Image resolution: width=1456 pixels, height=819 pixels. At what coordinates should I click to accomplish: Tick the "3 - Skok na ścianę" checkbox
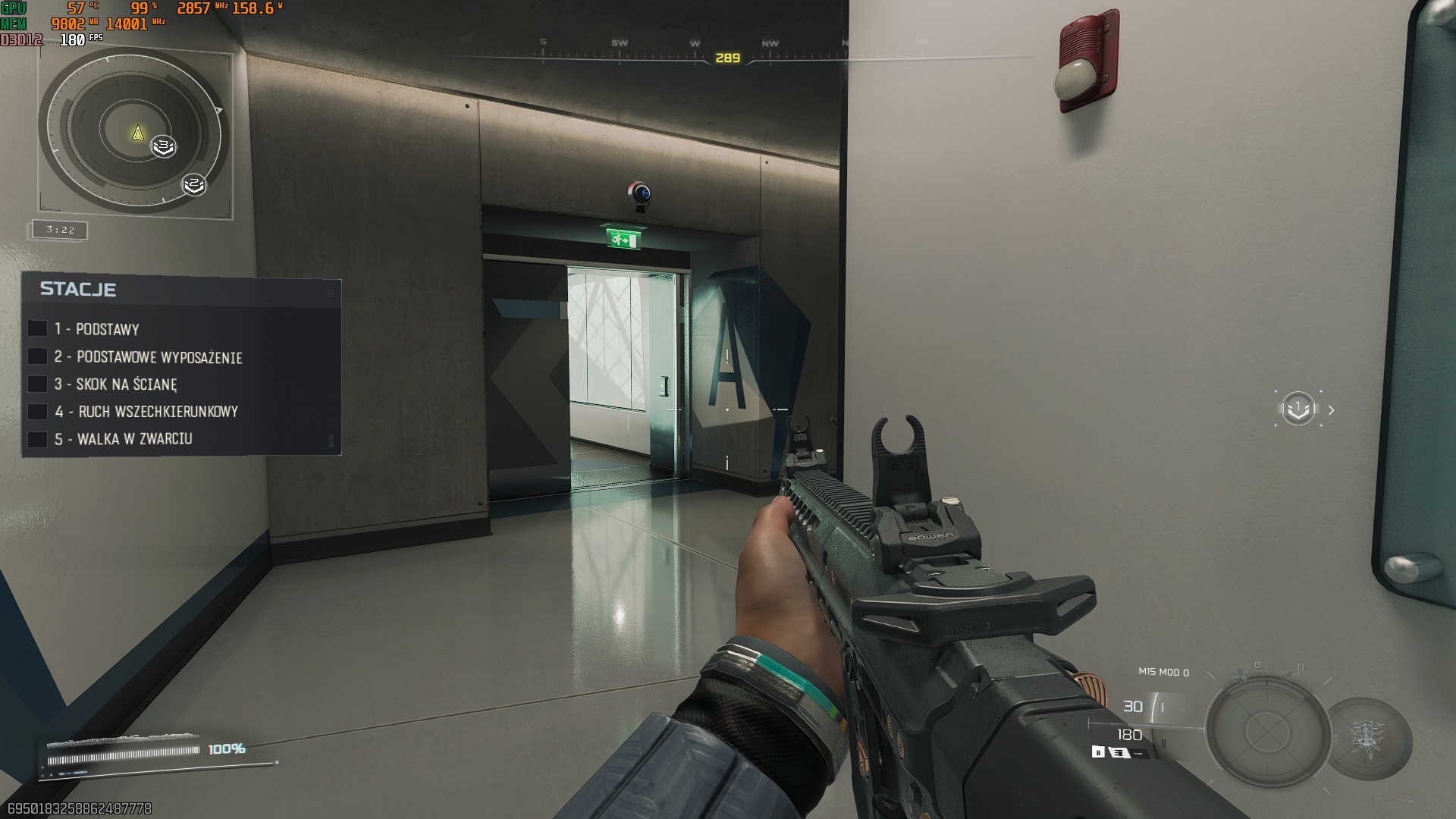pyautogui.click(x=37, y=384)
